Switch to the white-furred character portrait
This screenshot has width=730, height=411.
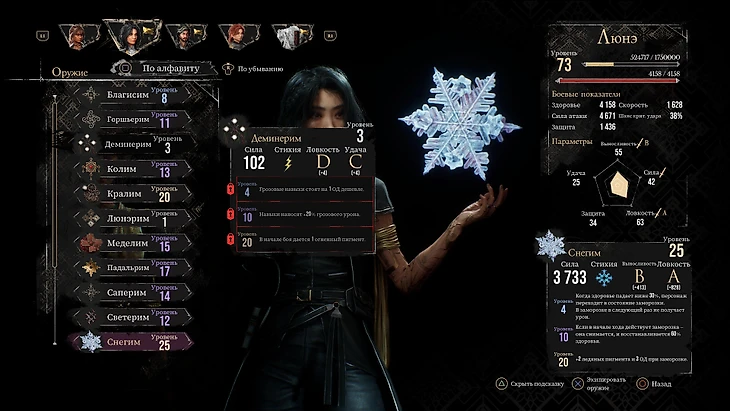tap(290, 37)
